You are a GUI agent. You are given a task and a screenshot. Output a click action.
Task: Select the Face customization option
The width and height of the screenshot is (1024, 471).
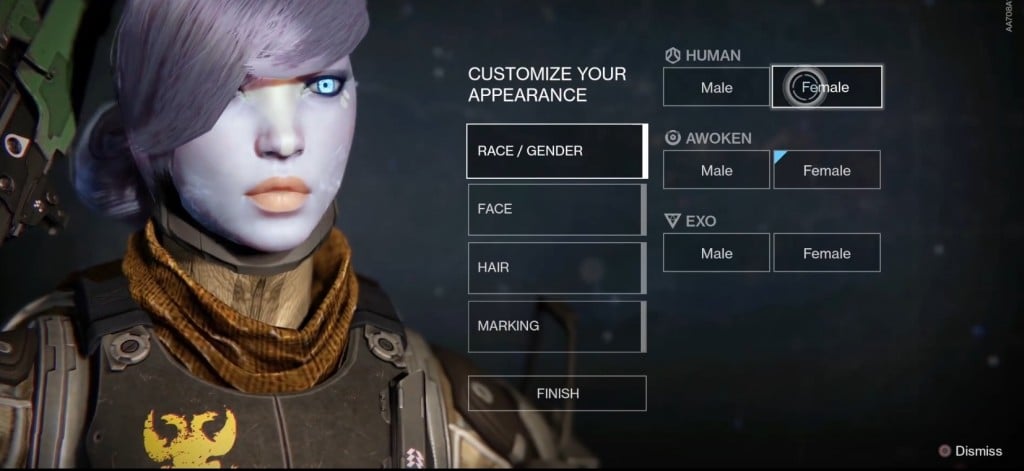tap(556, 209)
